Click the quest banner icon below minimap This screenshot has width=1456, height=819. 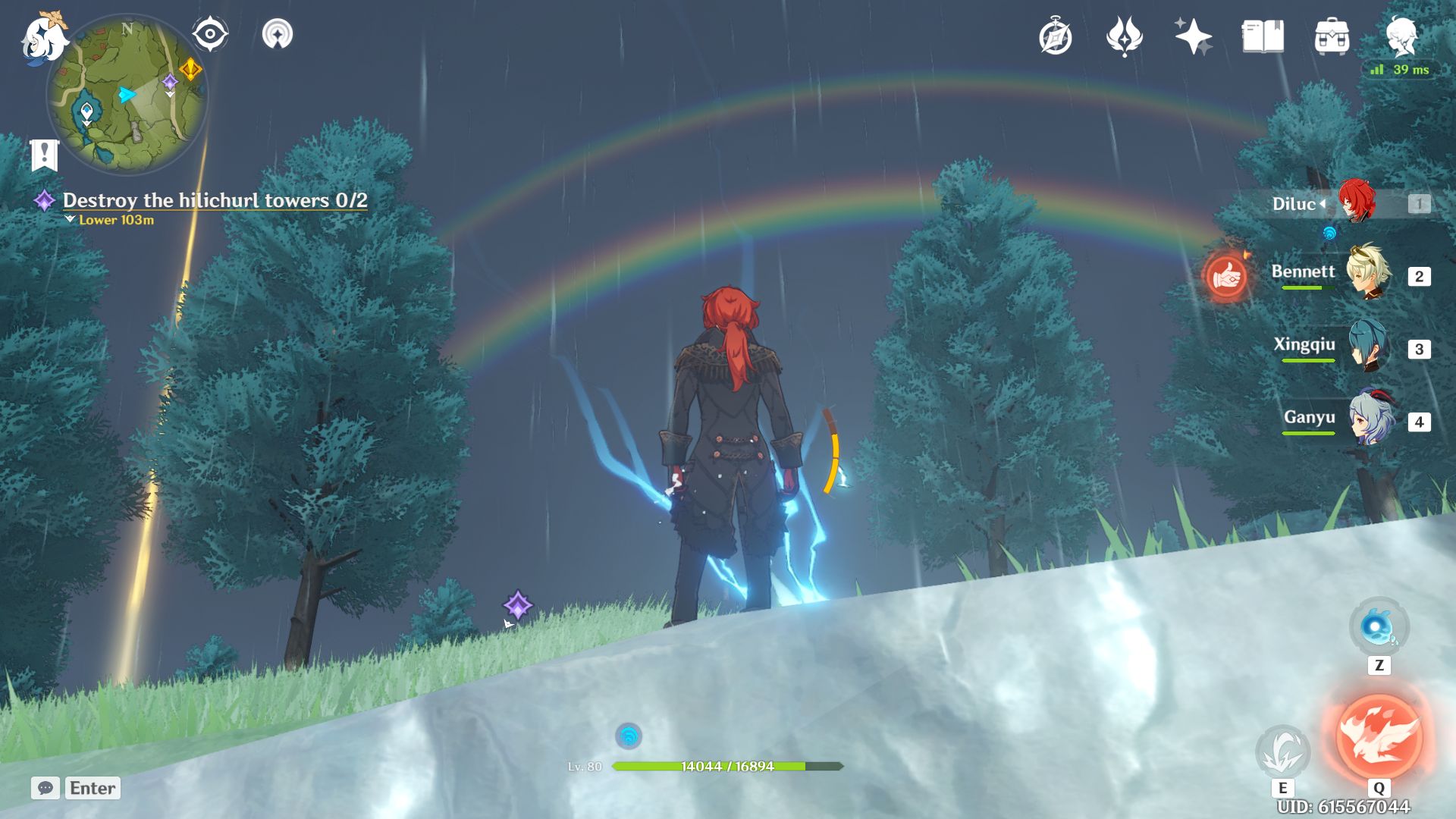(x=45, y=153)
